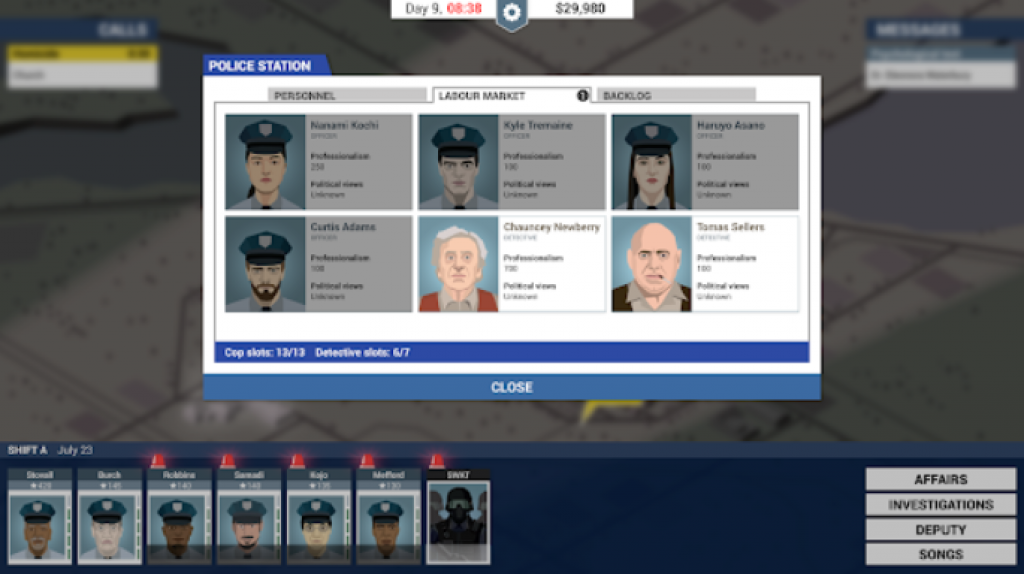Close the Police Station window
Image resolution: width=1024 pixels, height=574 pixels.
point(511,387)
